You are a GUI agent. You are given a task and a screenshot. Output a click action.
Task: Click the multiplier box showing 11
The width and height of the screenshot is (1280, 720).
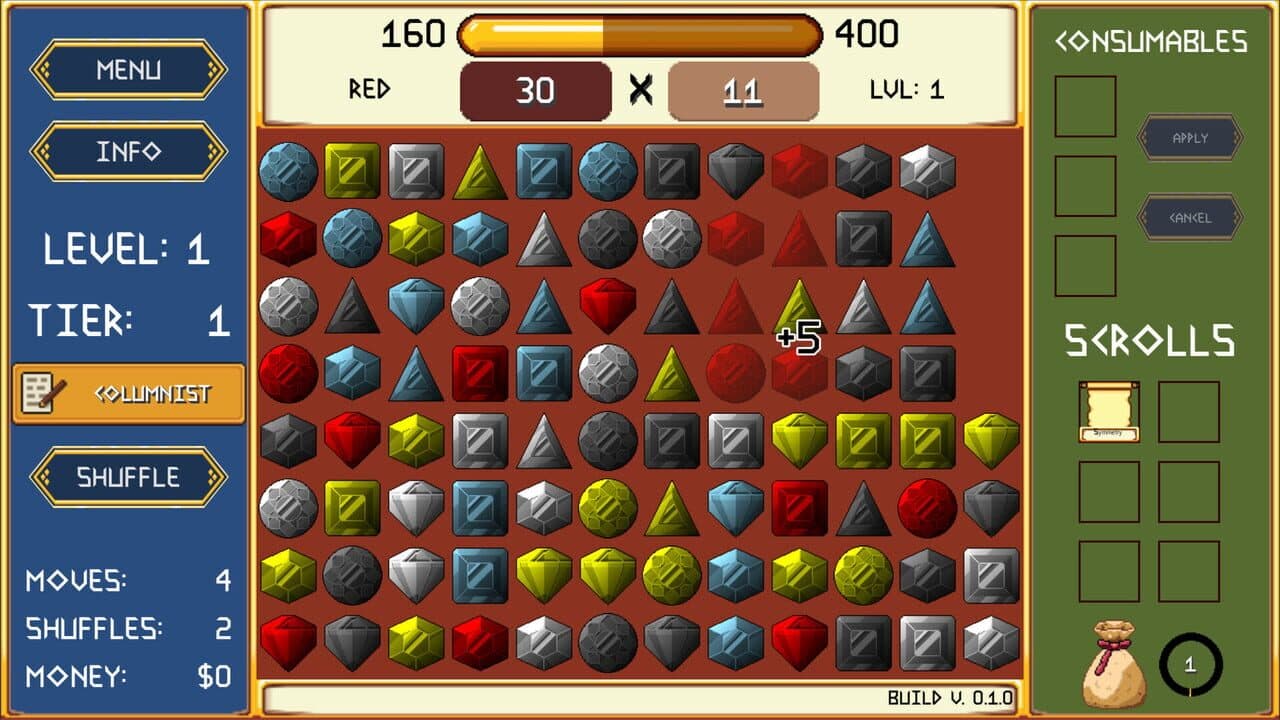pyautogui.click(x=744, y=89)
